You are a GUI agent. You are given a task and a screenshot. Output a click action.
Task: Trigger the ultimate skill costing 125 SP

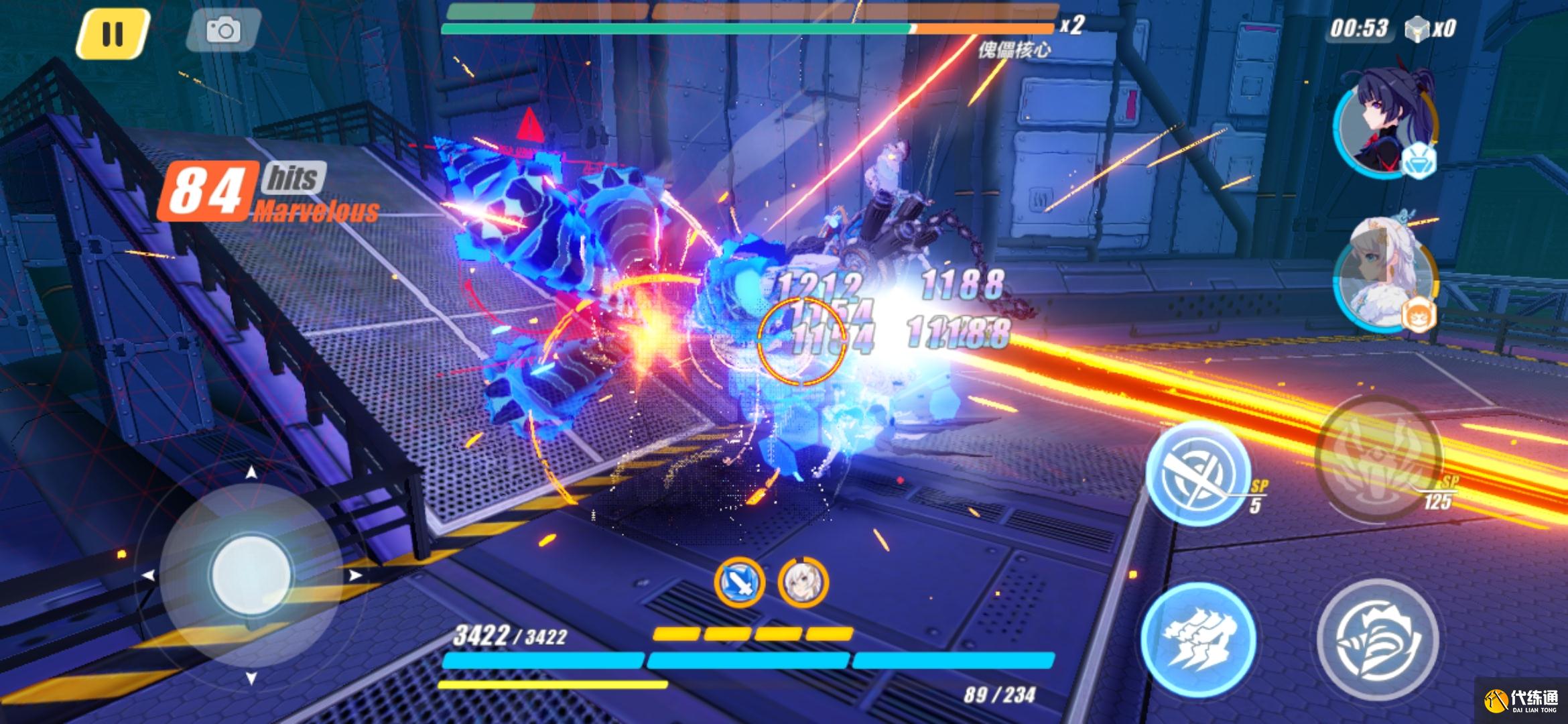1378,455
